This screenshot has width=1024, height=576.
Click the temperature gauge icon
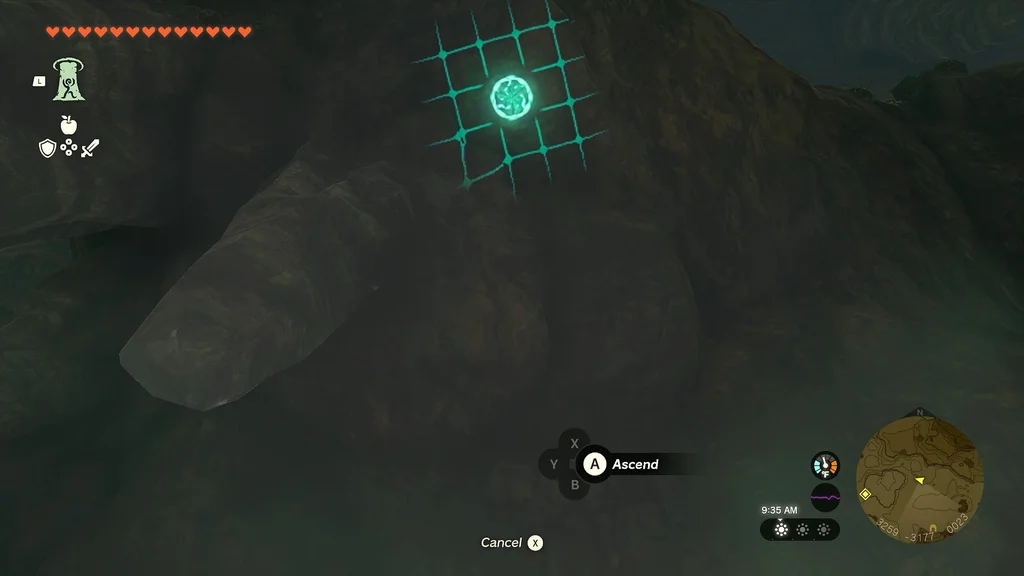(x=825, y=465)
